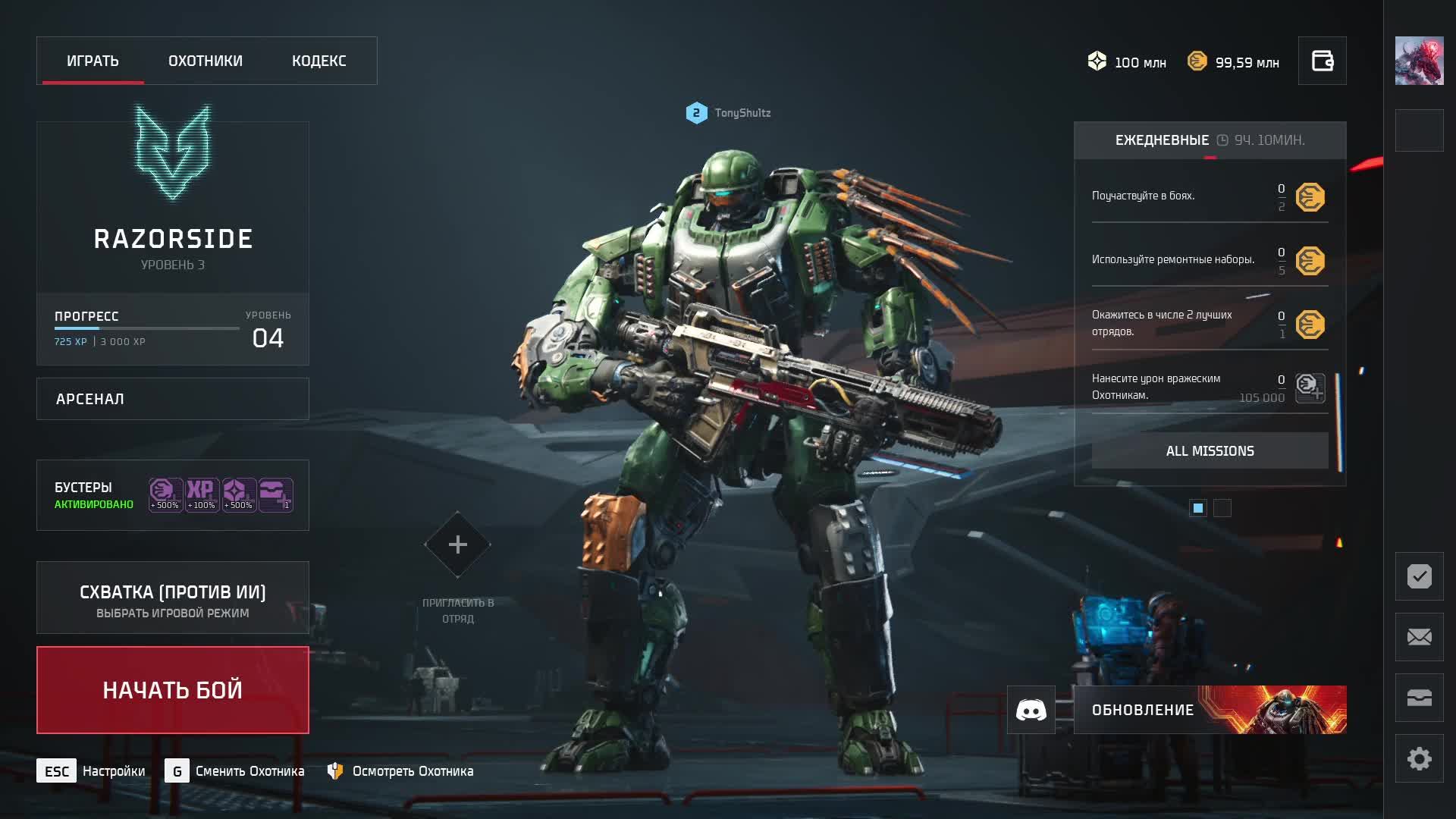This screenshot has height=819, width=1456.
Task: Open the checkmark tasks icon
Action: [1419, 576]
